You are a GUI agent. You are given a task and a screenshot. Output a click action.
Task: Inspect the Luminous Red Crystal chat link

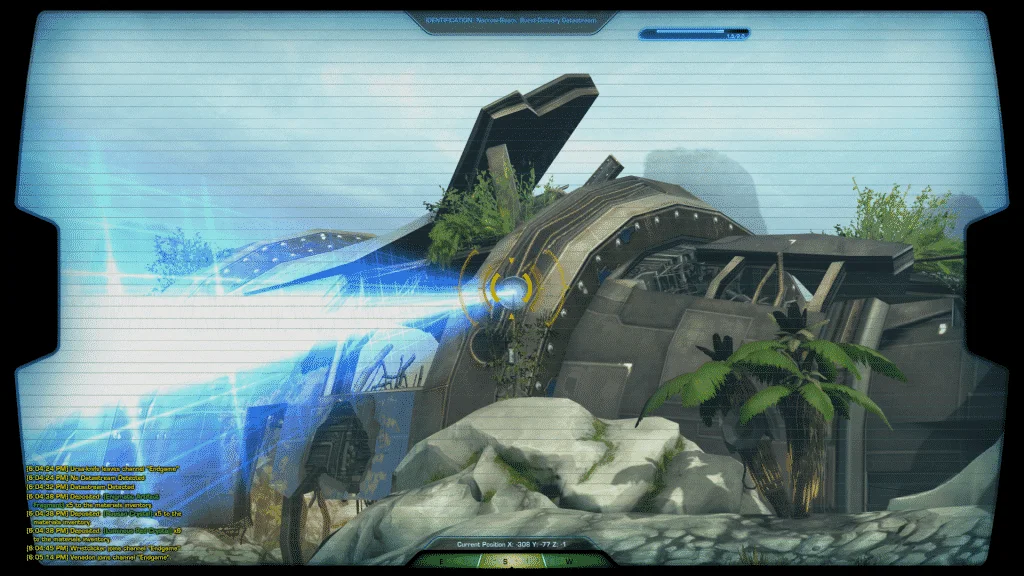tap(136, 531)
